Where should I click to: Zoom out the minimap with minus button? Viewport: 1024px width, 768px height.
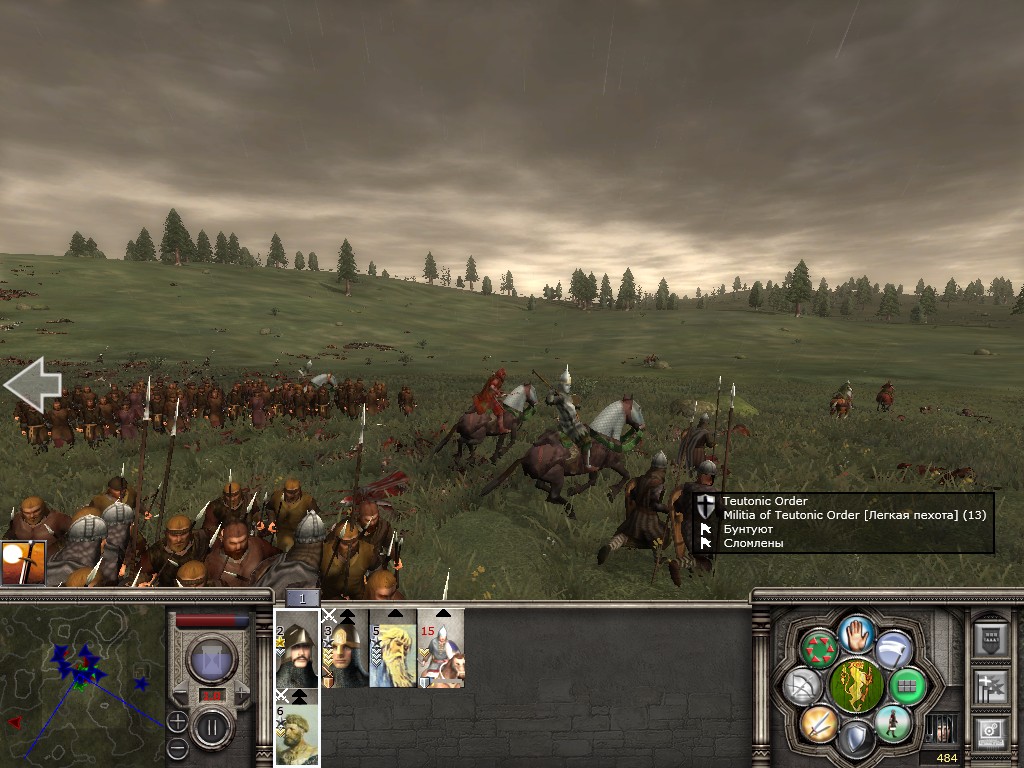tap(177, 748)
